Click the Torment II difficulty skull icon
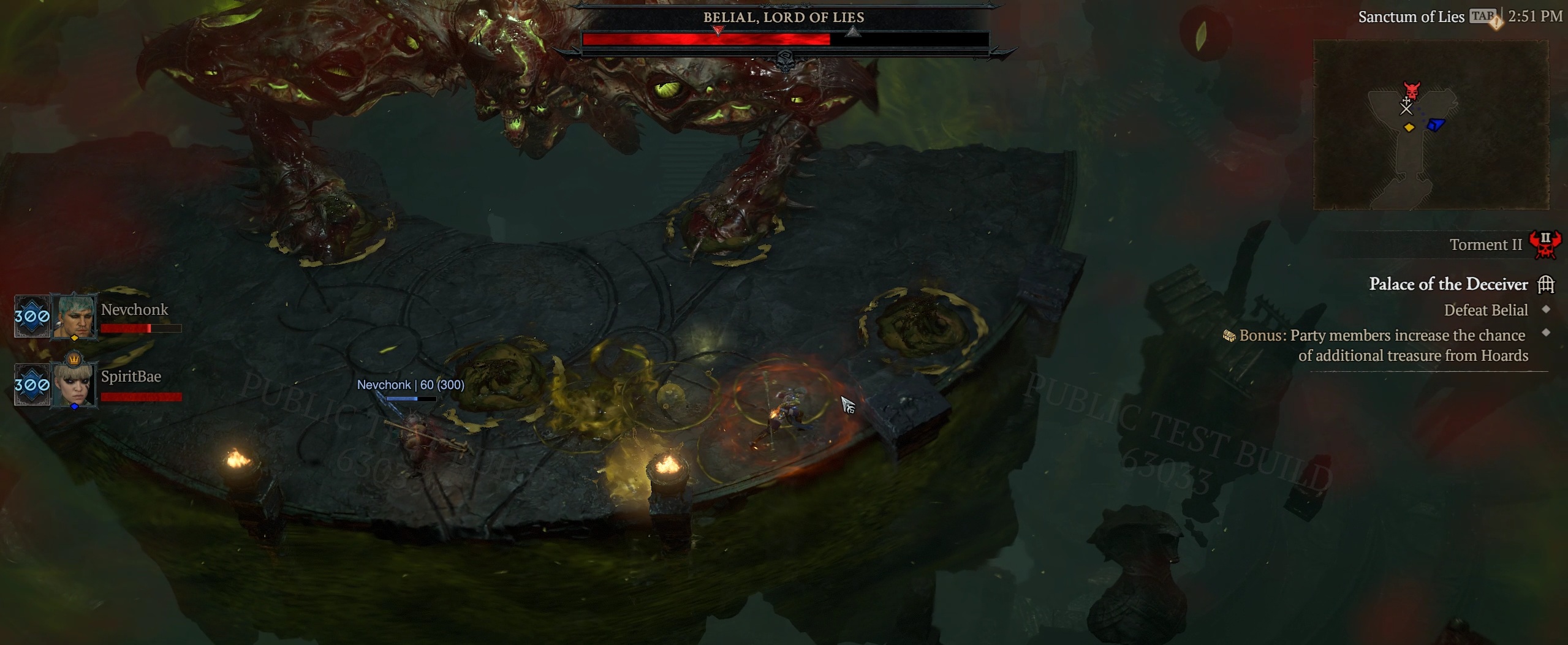The width and height of the screenshot is (1568, 645). [x=1545, y=244]
